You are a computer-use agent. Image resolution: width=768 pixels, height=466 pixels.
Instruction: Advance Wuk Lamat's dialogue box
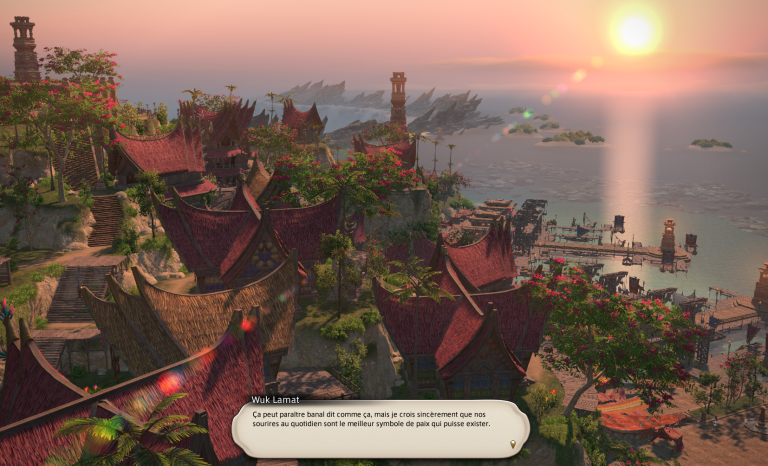pyautogui.click(x=380, y=428)
